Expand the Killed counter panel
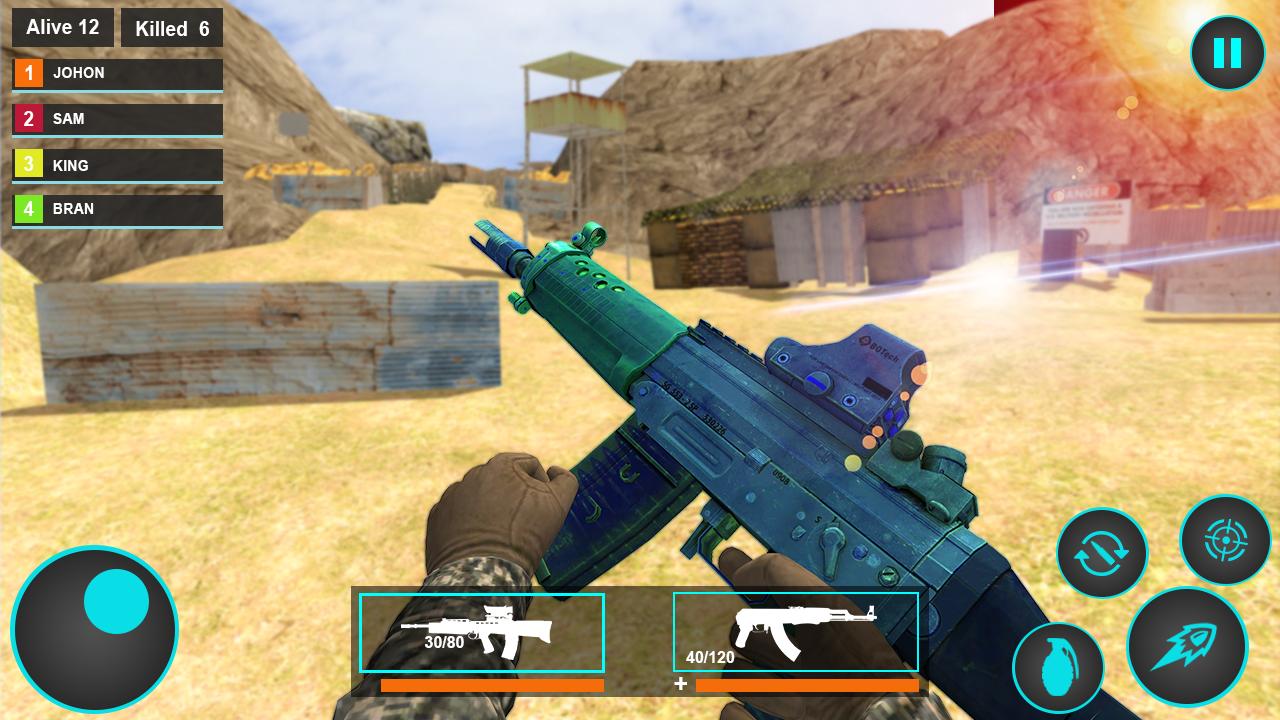This screenshot has height=720, width=1280. coord(172,28)
